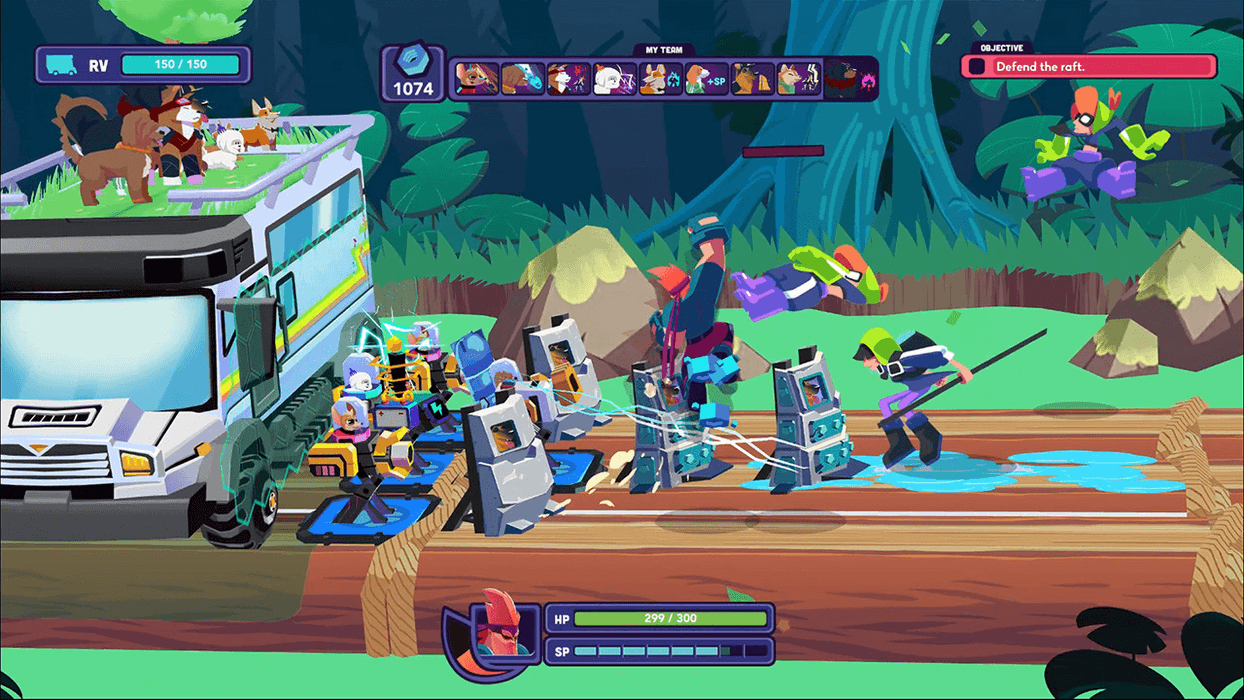Choose the brown dog with blue projectile
The image size is (1244, 700).
click(523, 79)
